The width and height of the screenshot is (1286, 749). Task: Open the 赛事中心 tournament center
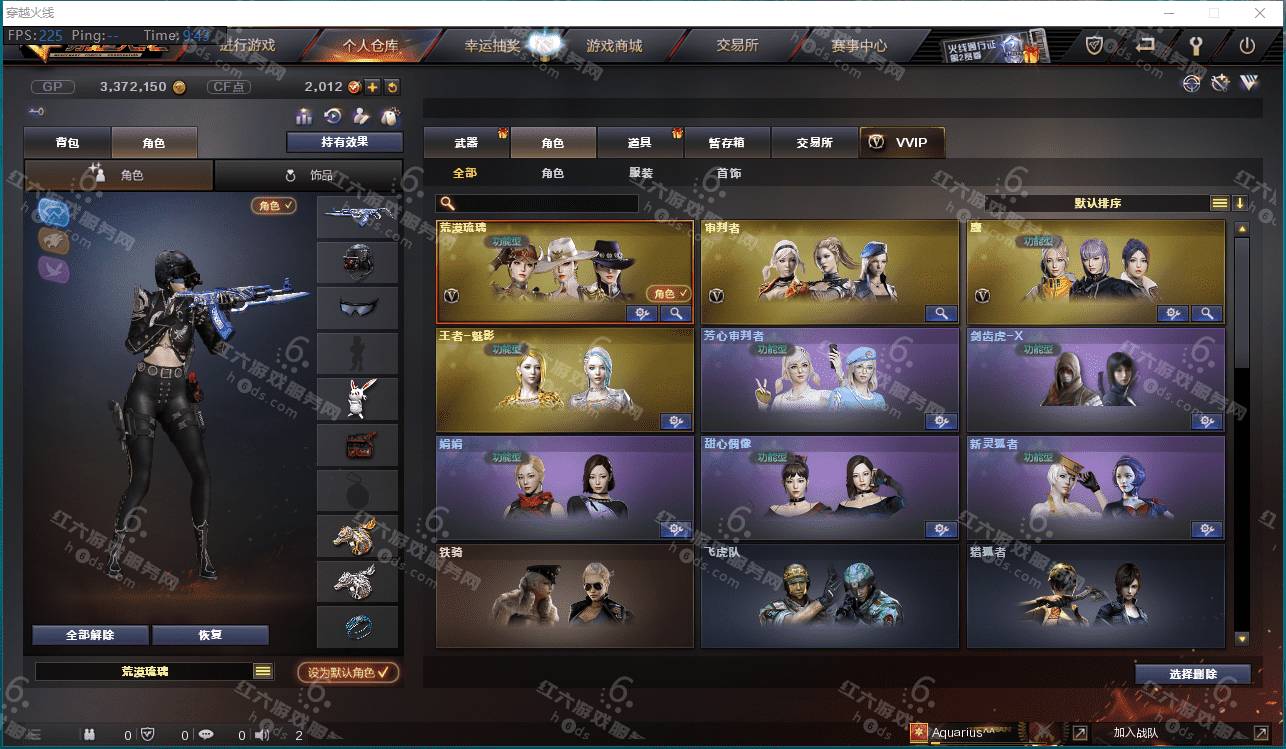click(858, 46)
